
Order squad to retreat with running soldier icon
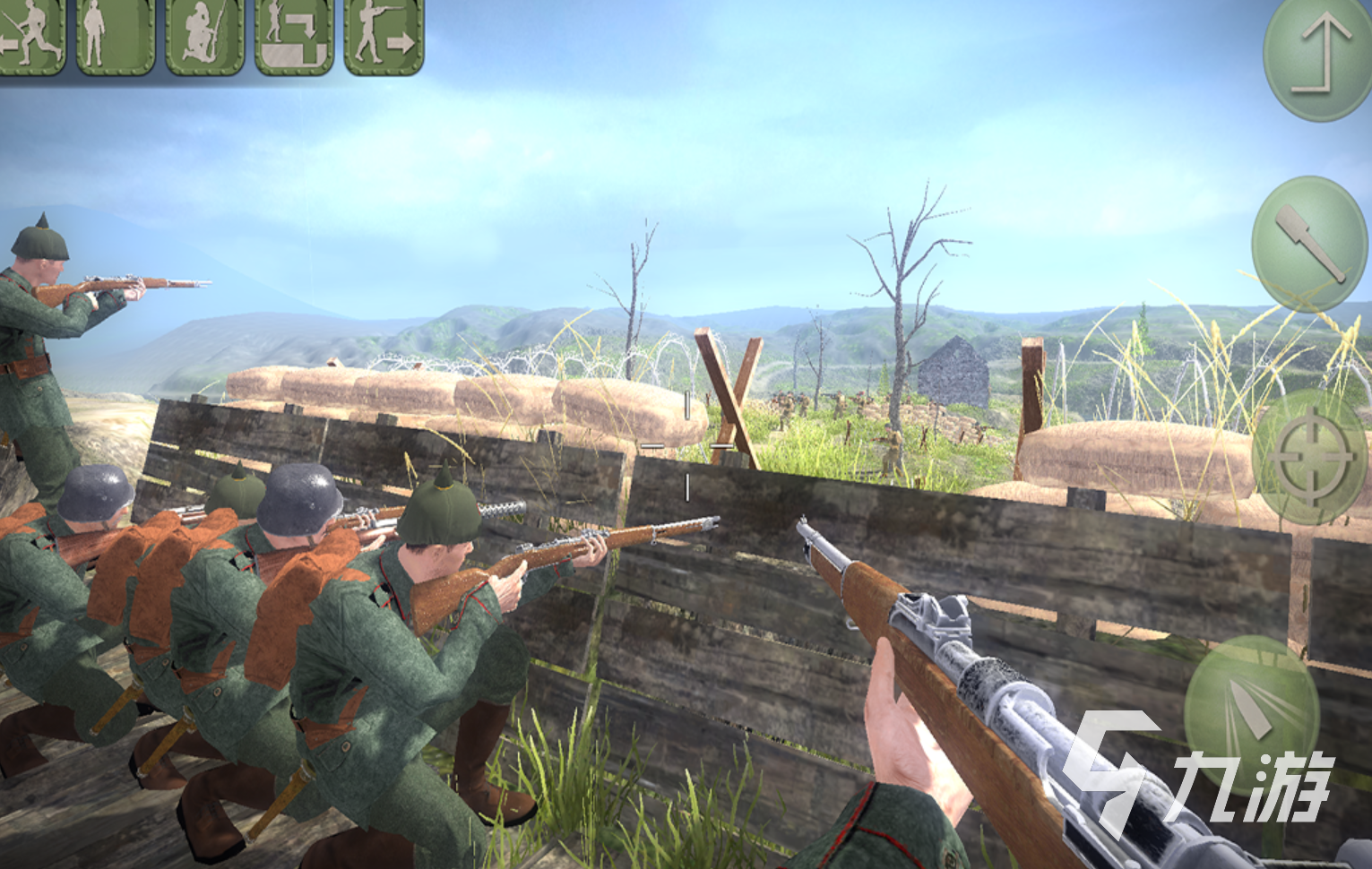click(30, 36)
